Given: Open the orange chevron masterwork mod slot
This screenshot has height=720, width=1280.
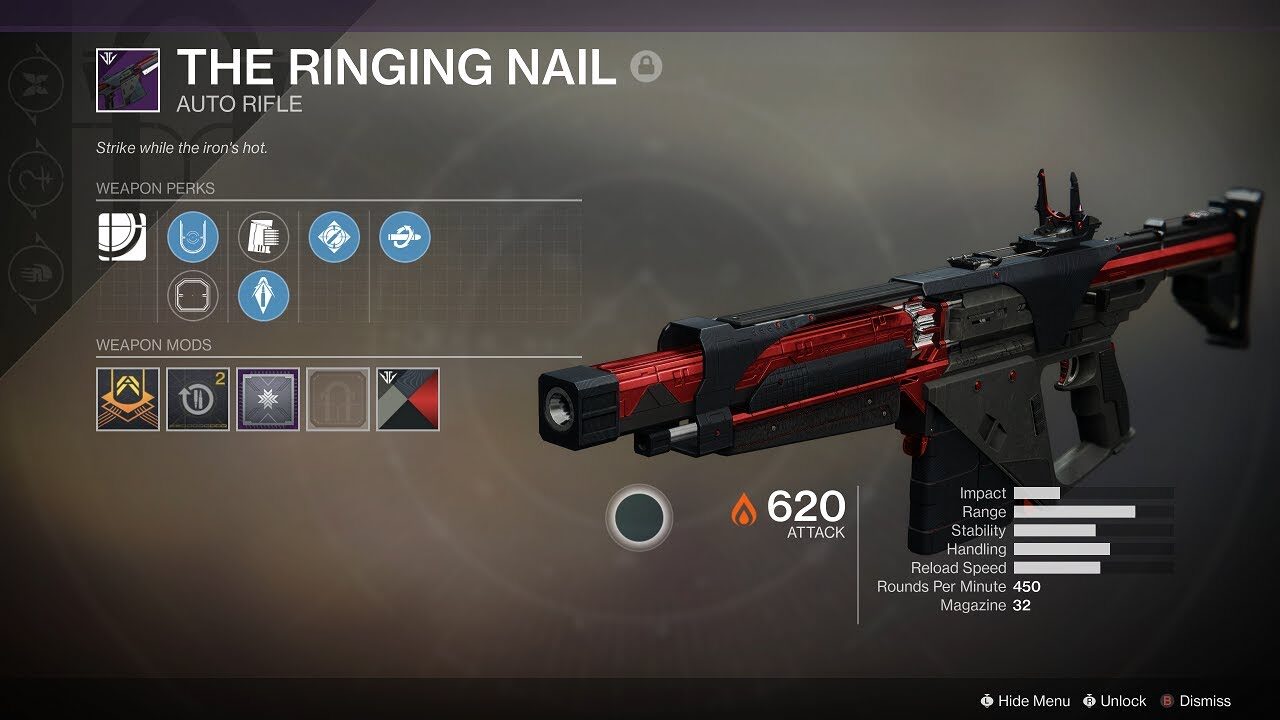Looking at the screenshot, I should [x=127, y=399].
